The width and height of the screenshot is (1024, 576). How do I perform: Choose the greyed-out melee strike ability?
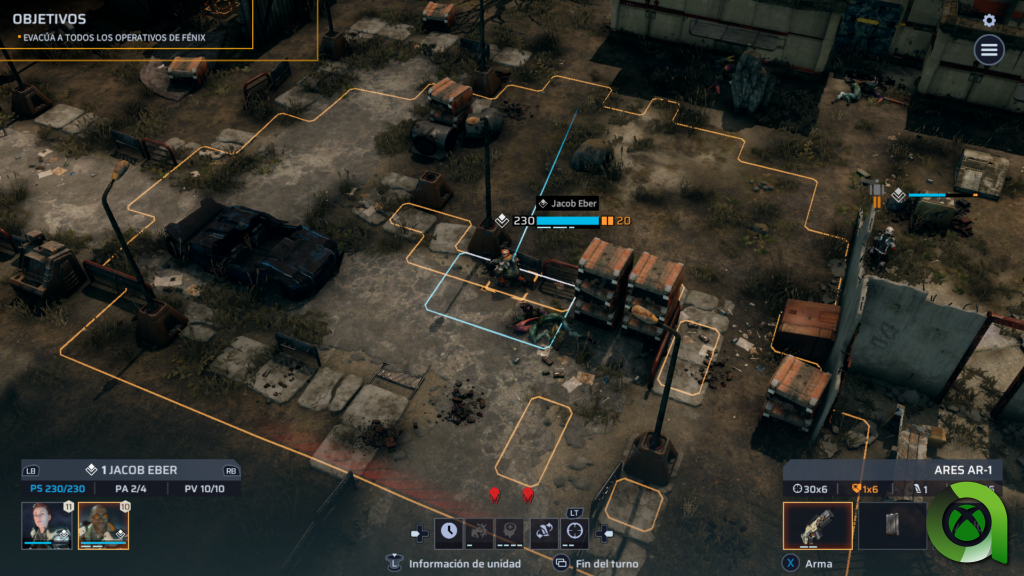pos(480,531)
